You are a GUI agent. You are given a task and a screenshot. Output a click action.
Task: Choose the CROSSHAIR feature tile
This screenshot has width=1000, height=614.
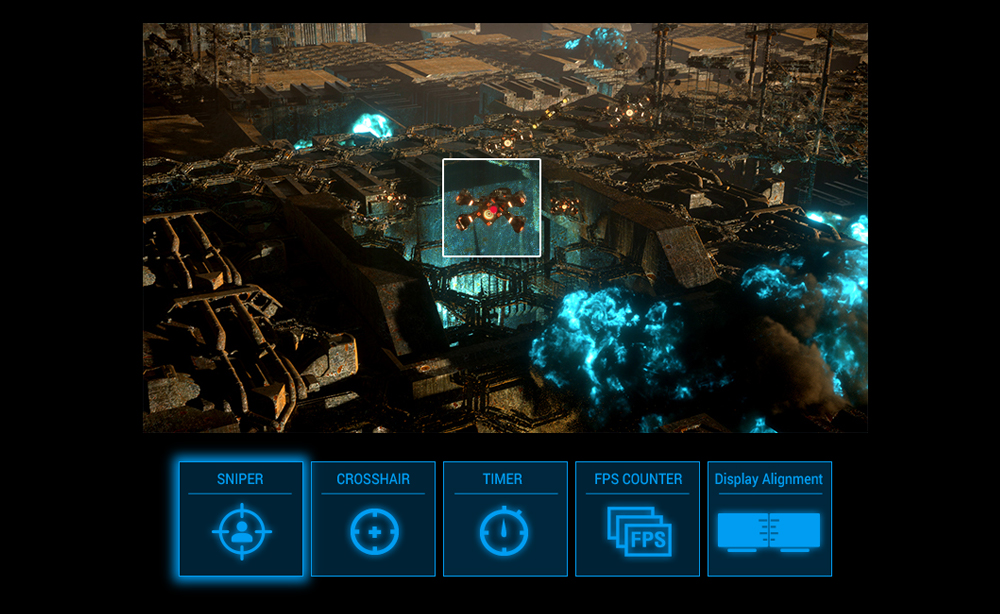[373, 518]
